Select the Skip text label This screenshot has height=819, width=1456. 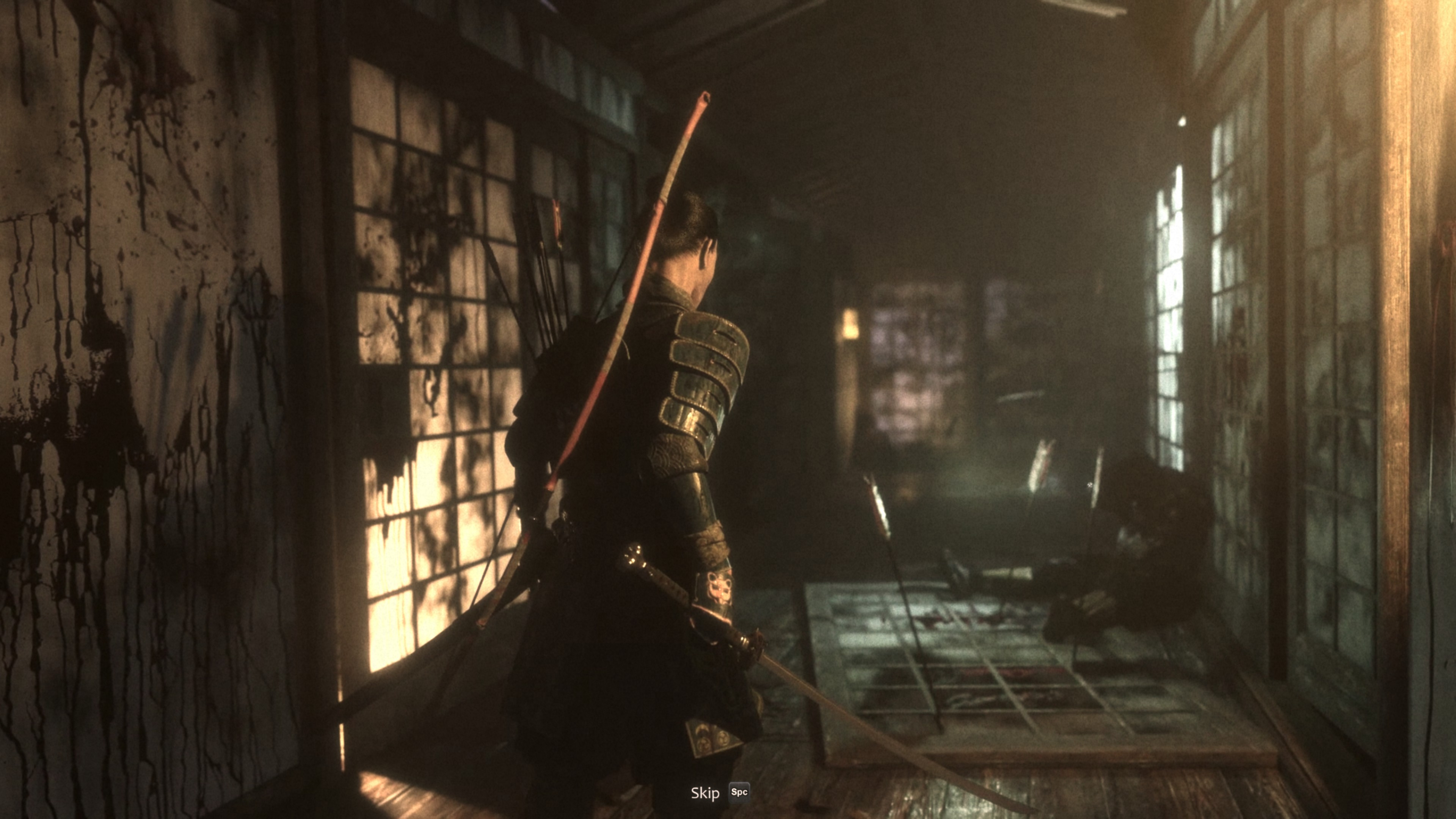click(705, 792)
